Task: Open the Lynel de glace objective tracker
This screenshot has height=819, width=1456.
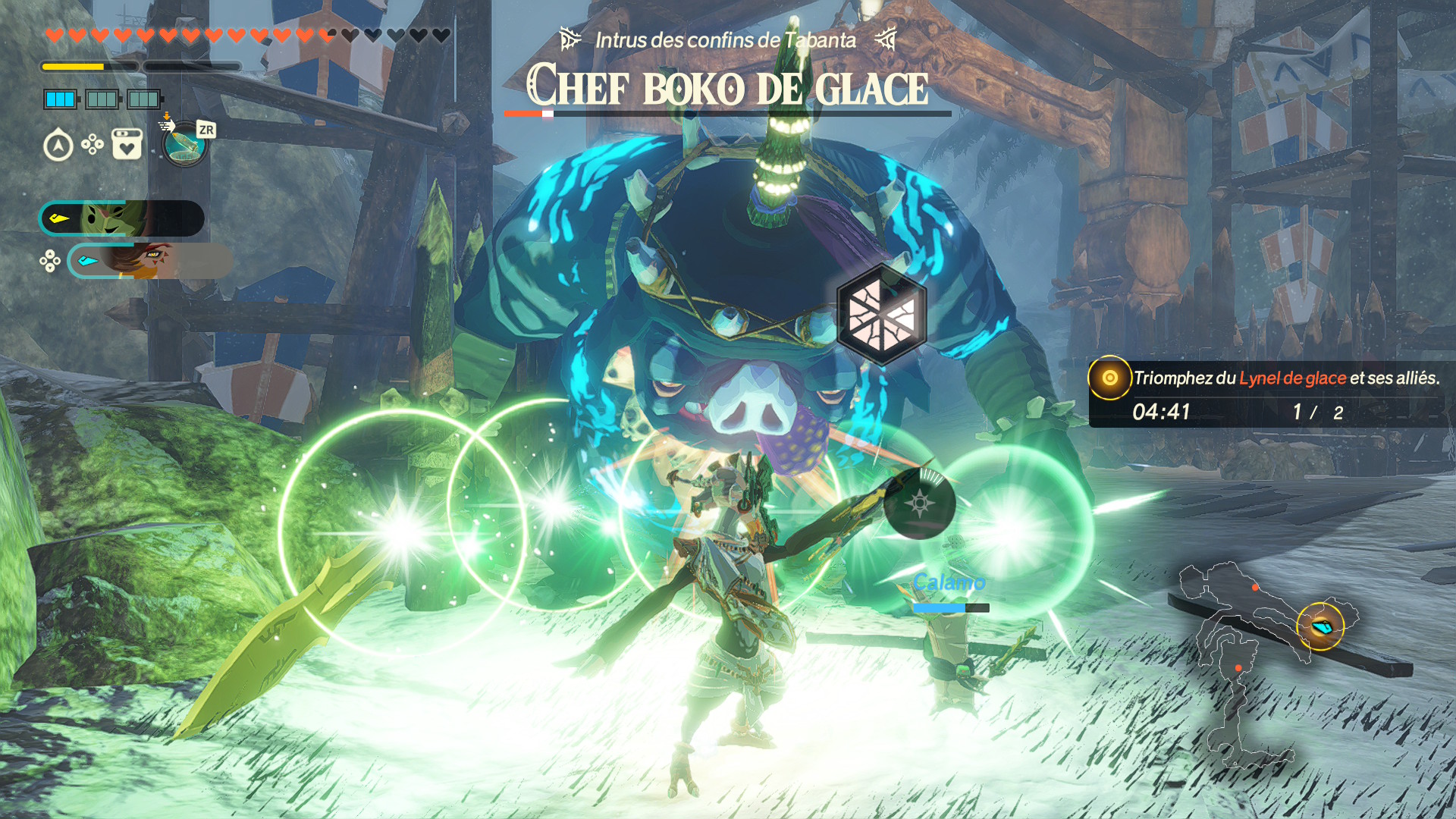Action: click(x=1266, y=394)
